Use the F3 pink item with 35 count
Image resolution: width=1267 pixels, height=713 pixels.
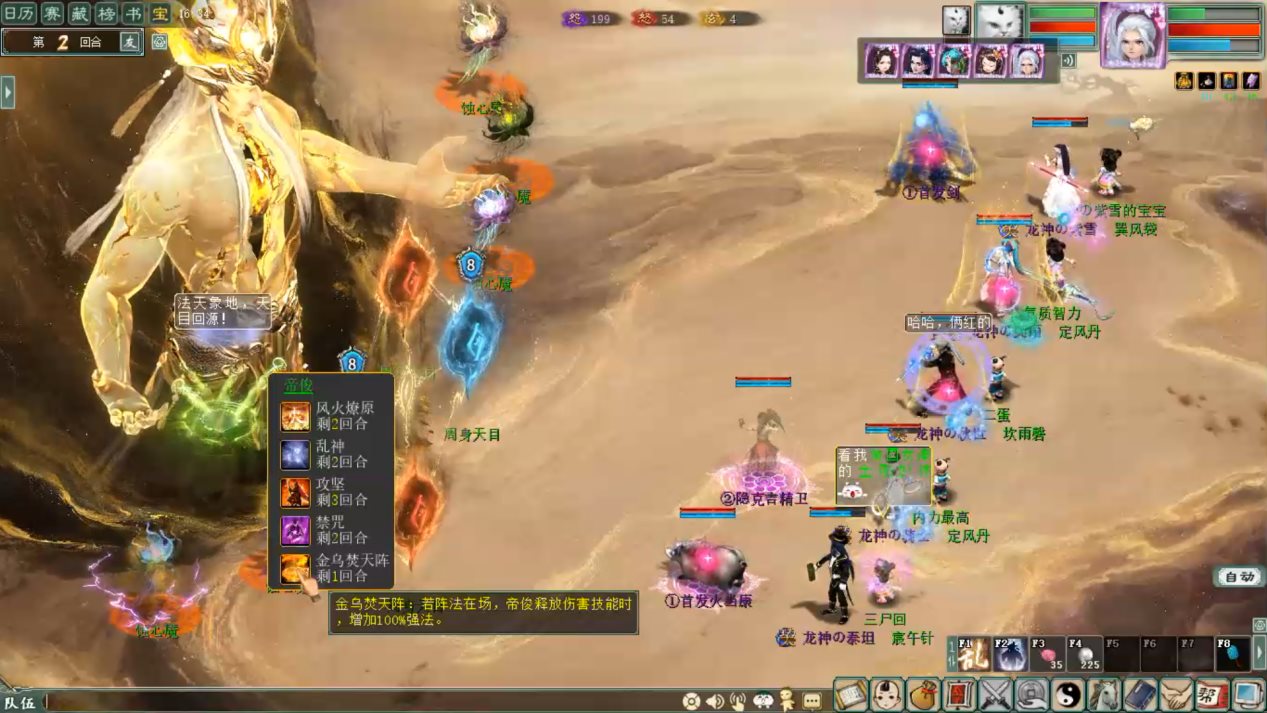pyautogui.click(x=1046, y=654)
